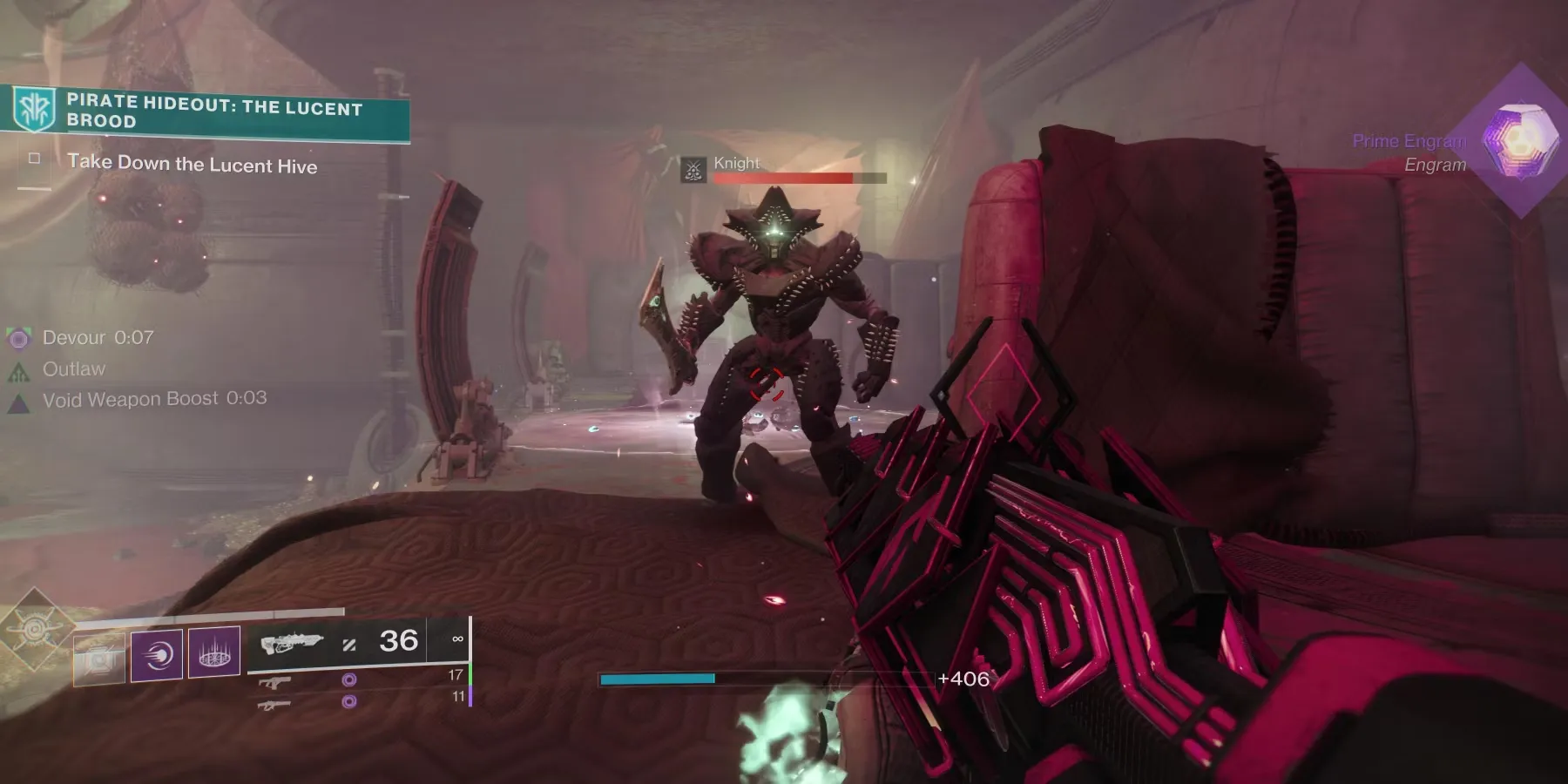This screenshot has width=1568, height=784.
Task: Click the Void Weapon Boost icon
Action: coord(18,402)
